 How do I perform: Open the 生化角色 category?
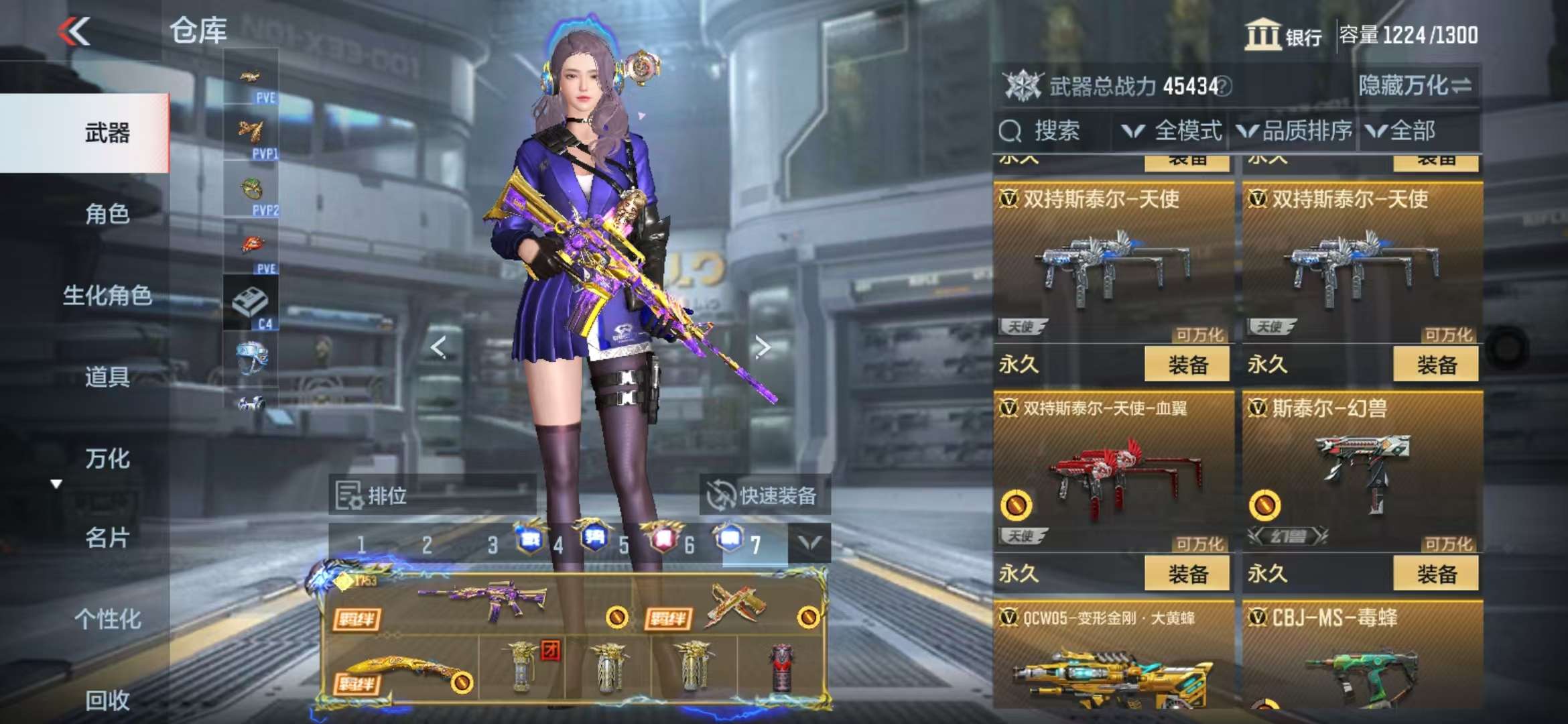click(107, 295)
